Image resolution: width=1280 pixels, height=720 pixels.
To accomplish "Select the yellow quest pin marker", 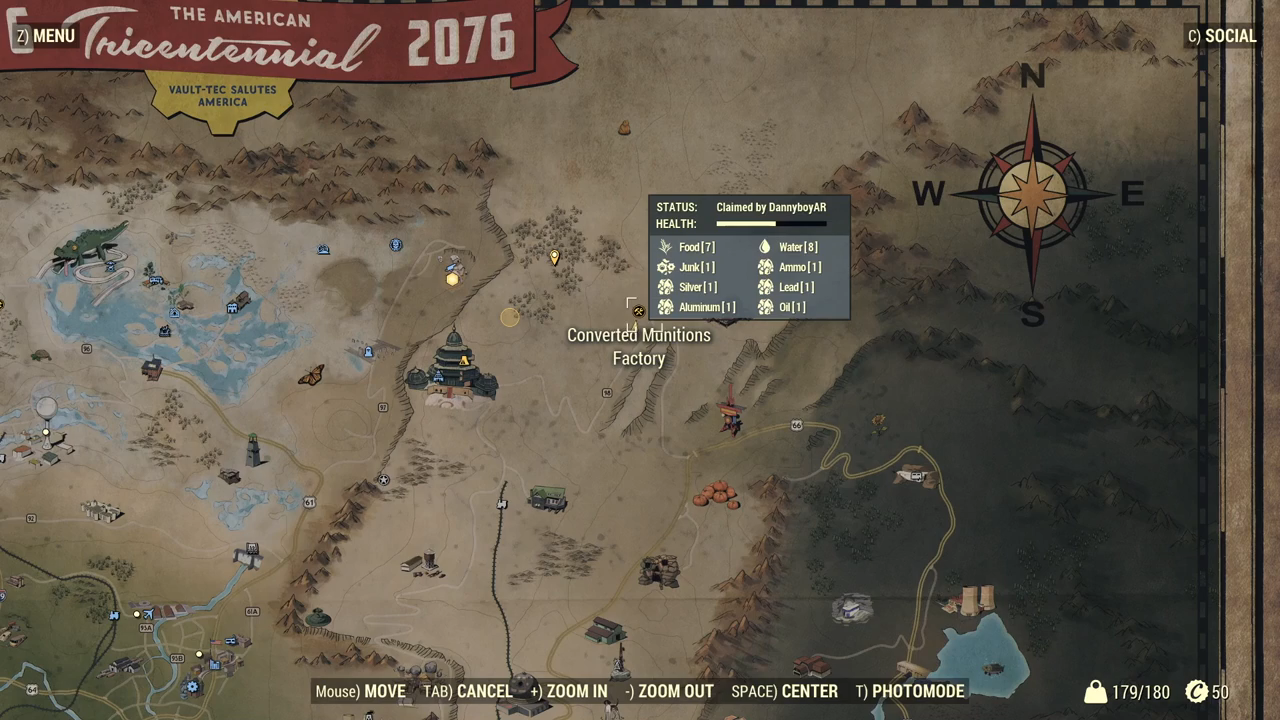I will [x=555, y=258].
